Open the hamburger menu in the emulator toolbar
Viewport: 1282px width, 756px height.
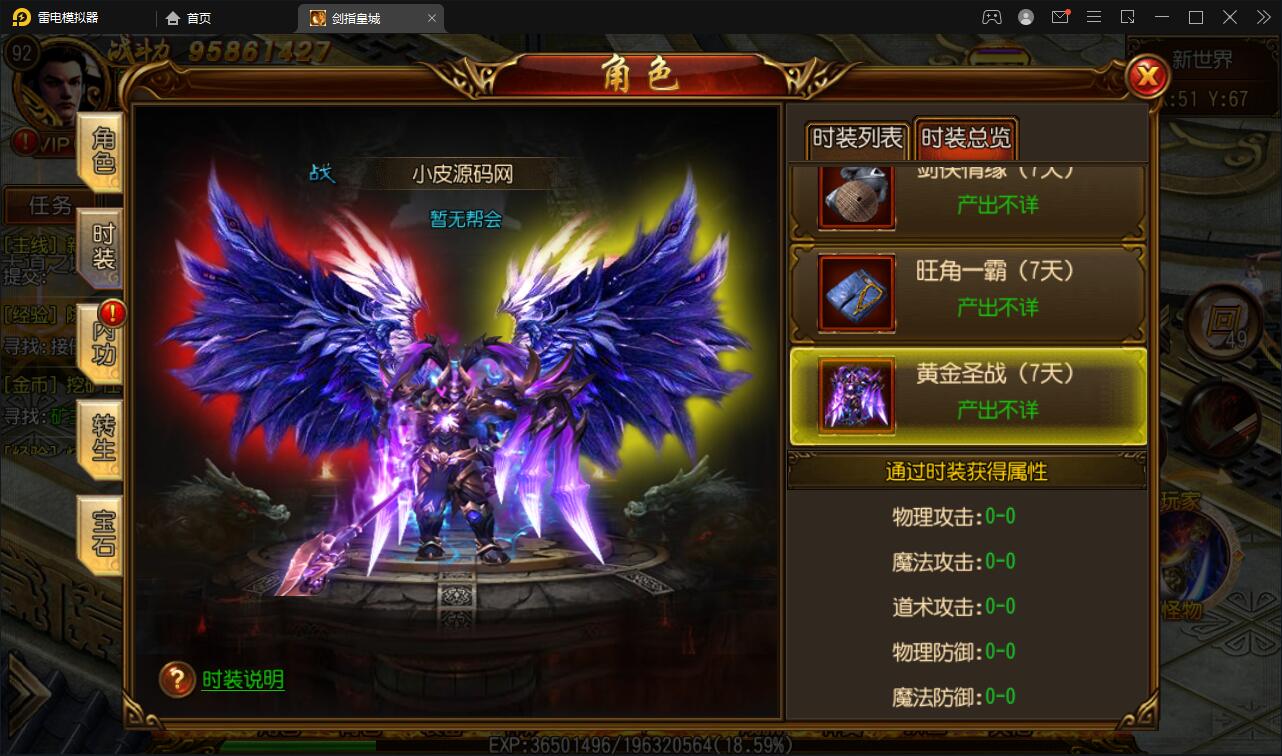tap(1096, 17)
